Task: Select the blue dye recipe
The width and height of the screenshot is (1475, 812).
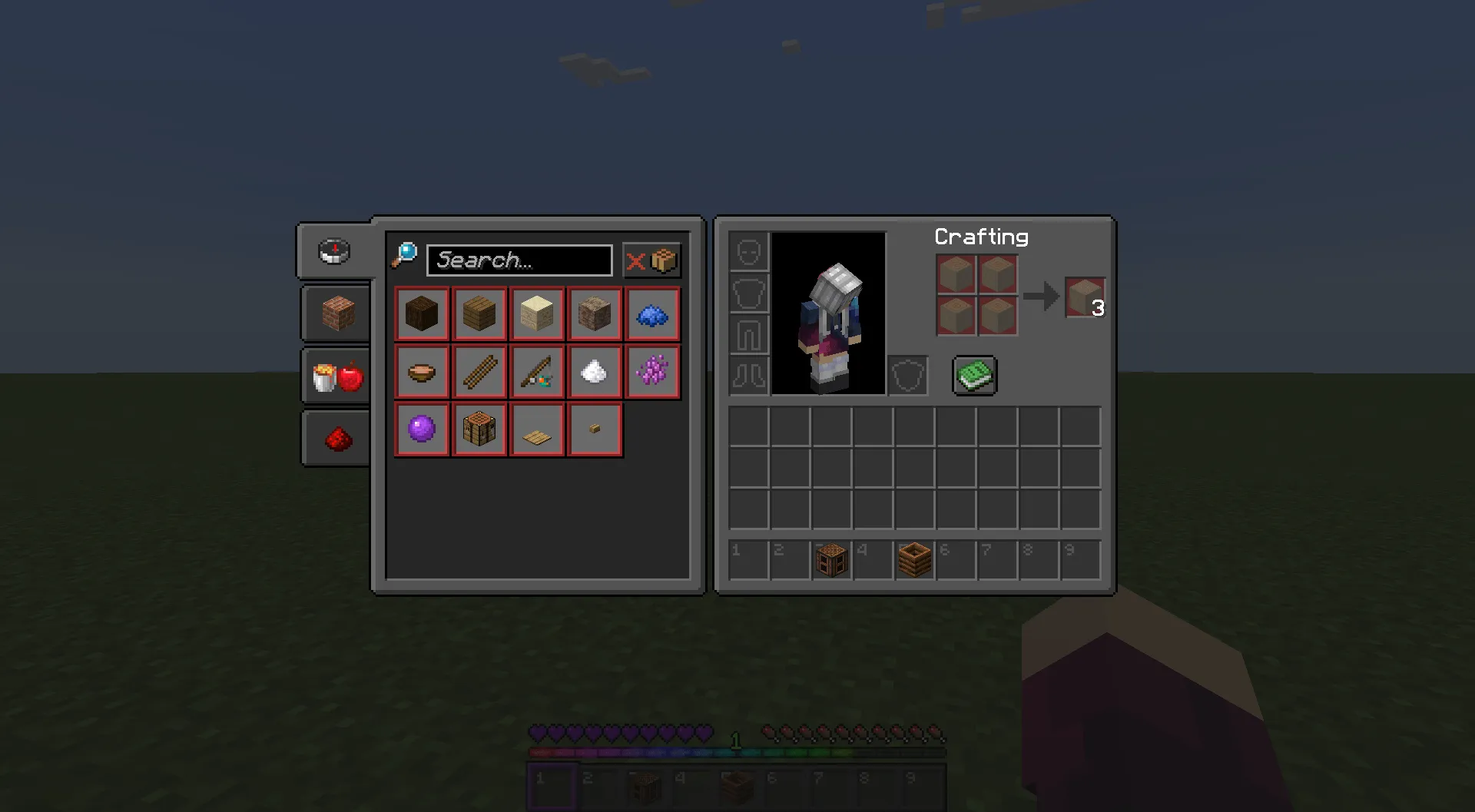Action: [652, 313]
